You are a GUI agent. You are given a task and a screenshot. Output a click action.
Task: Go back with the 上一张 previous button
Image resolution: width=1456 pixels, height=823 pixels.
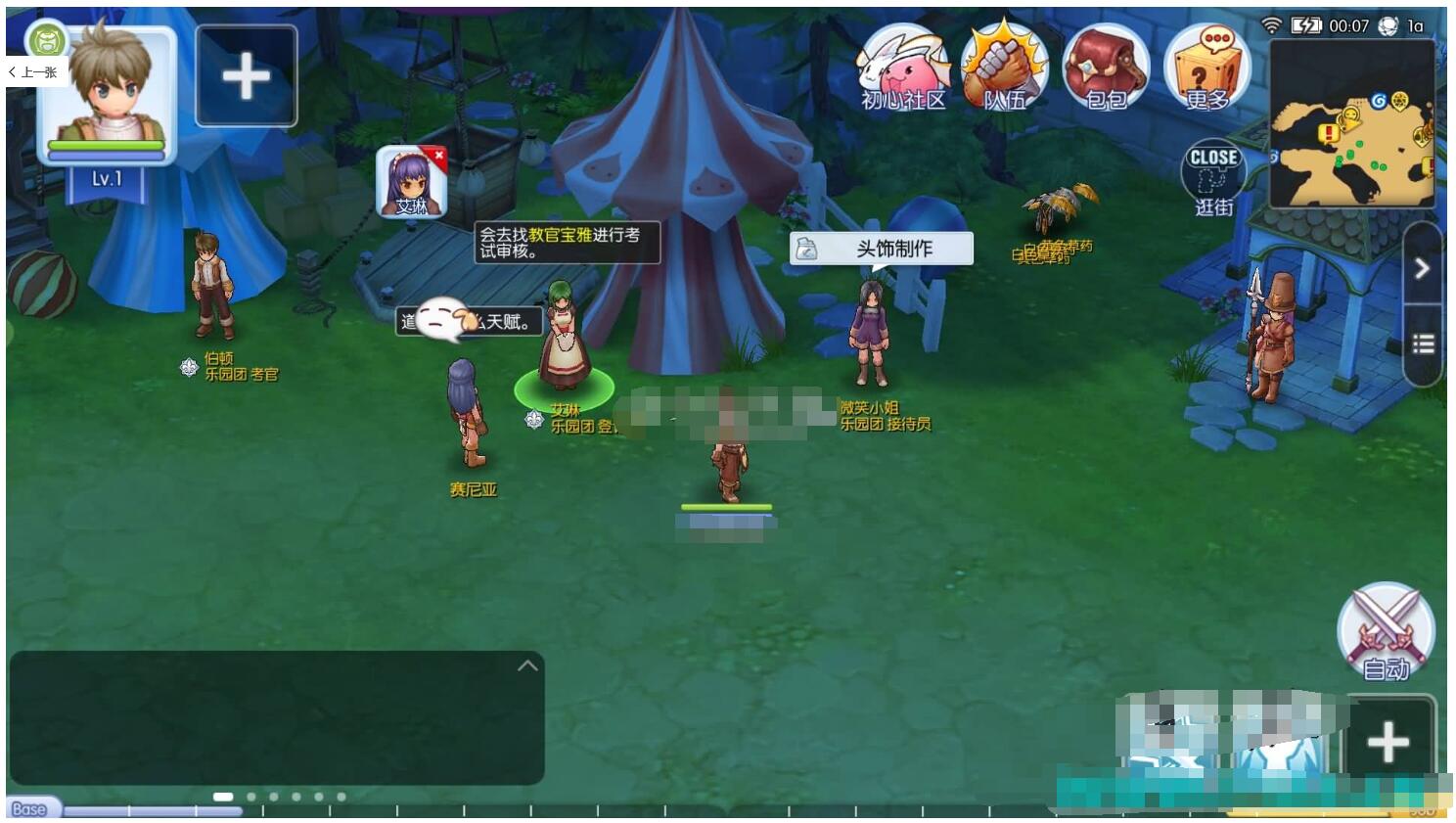[35, 72]
